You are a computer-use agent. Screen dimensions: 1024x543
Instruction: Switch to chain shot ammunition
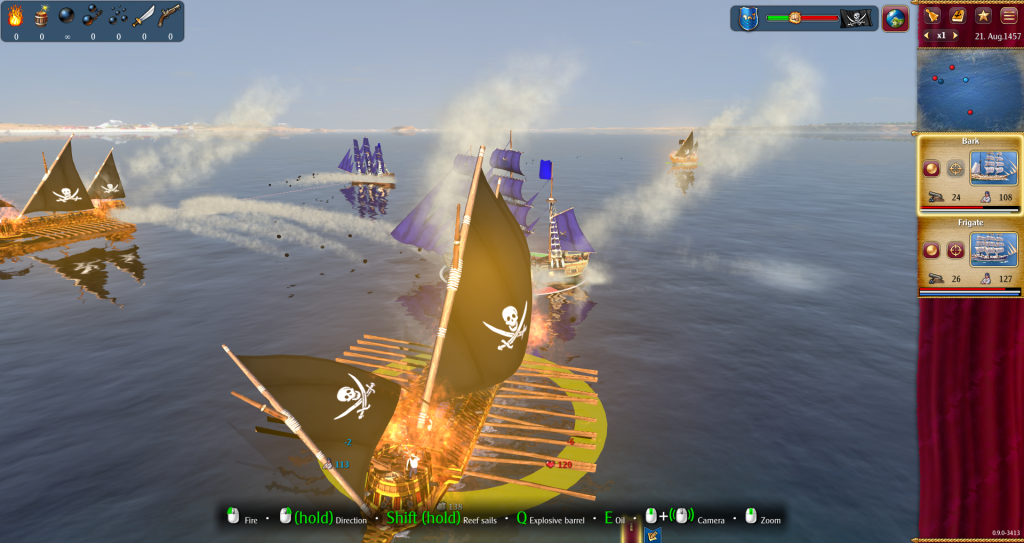coord(92,16)
